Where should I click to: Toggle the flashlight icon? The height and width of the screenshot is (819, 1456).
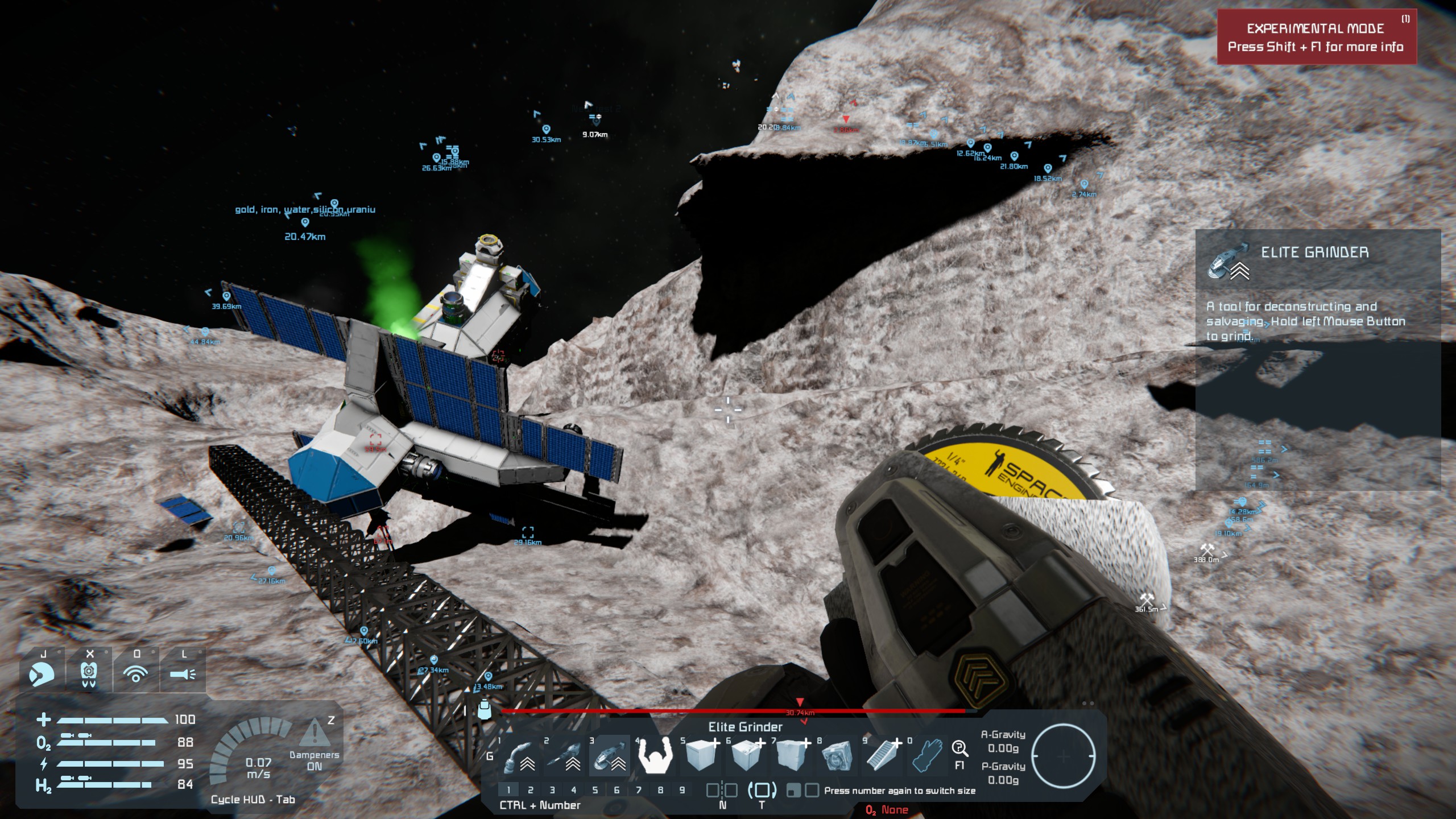pyautogui.click(x=183, y=674)
